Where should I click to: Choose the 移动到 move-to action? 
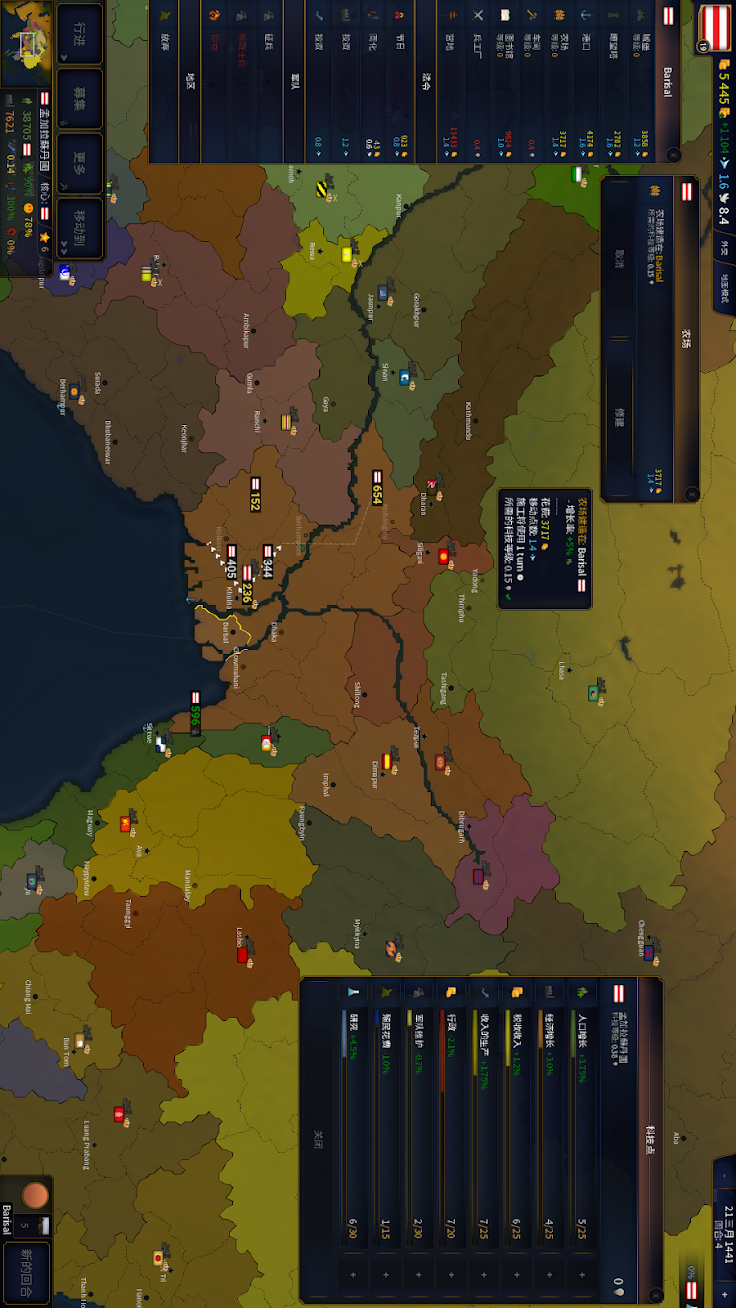(x=80, y=228)
